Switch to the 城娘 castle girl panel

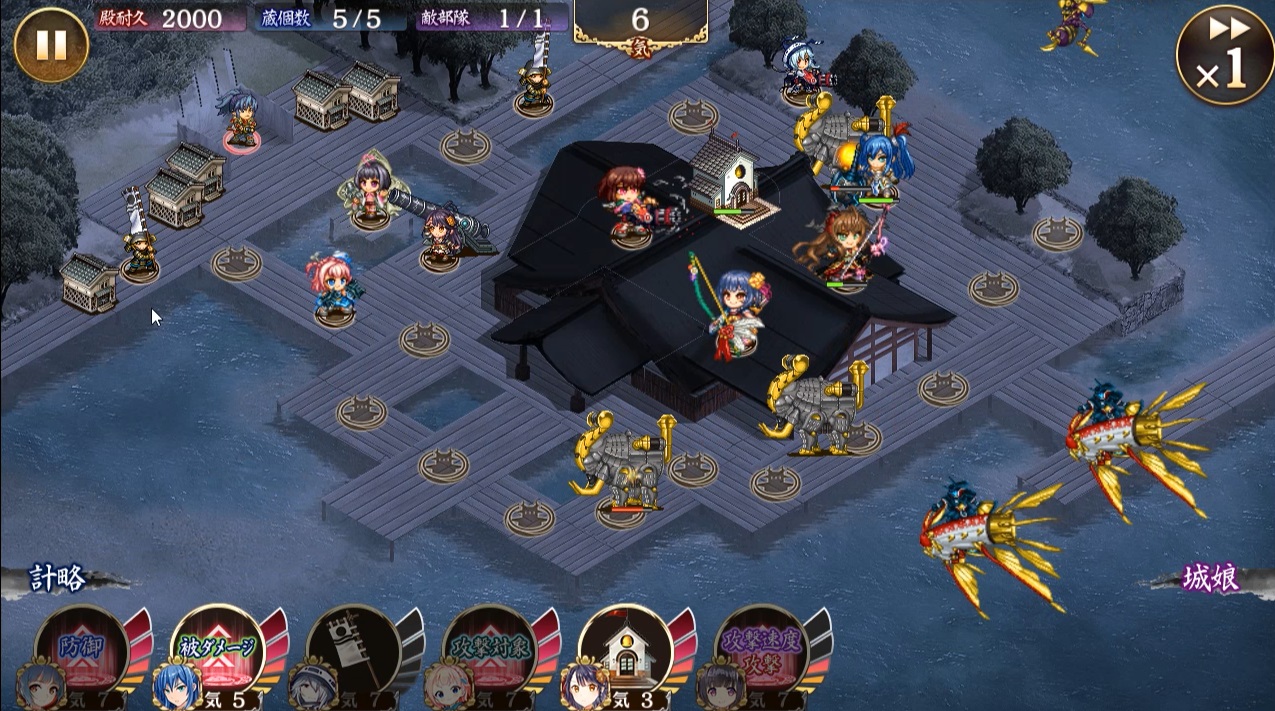(x=1211, y=579)
